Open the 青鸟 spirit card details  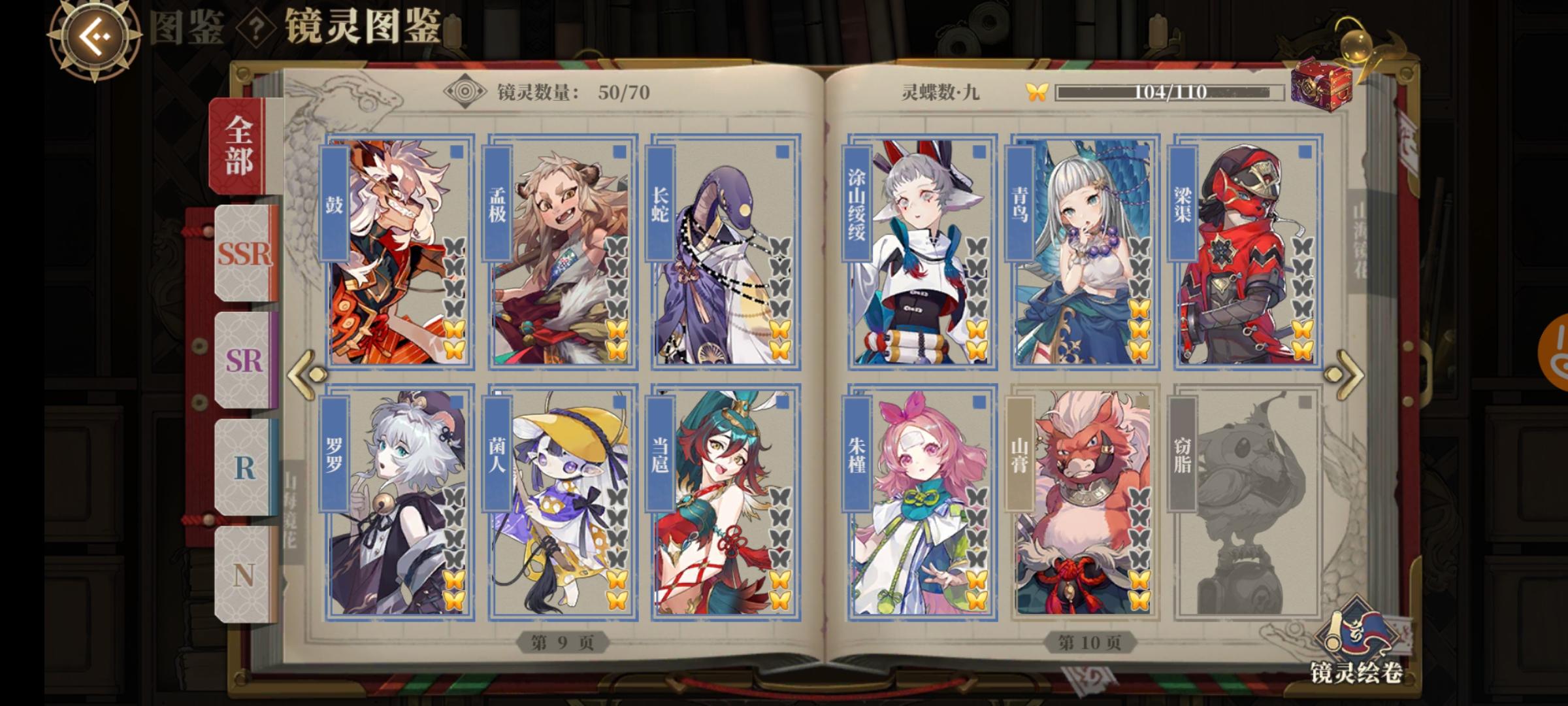pyautogui.click(x=1085, y=252)
